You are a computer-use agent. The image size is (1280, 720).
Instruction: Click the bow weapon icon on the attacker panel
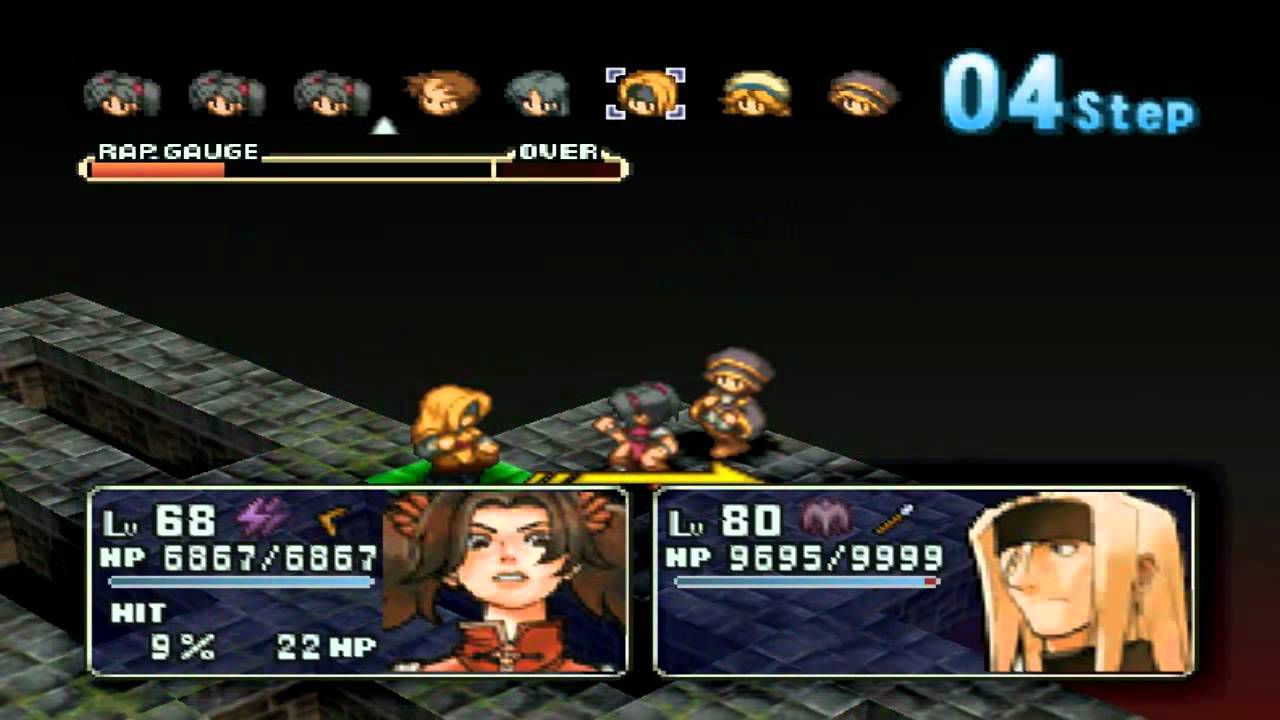click(x=333, y=517)
